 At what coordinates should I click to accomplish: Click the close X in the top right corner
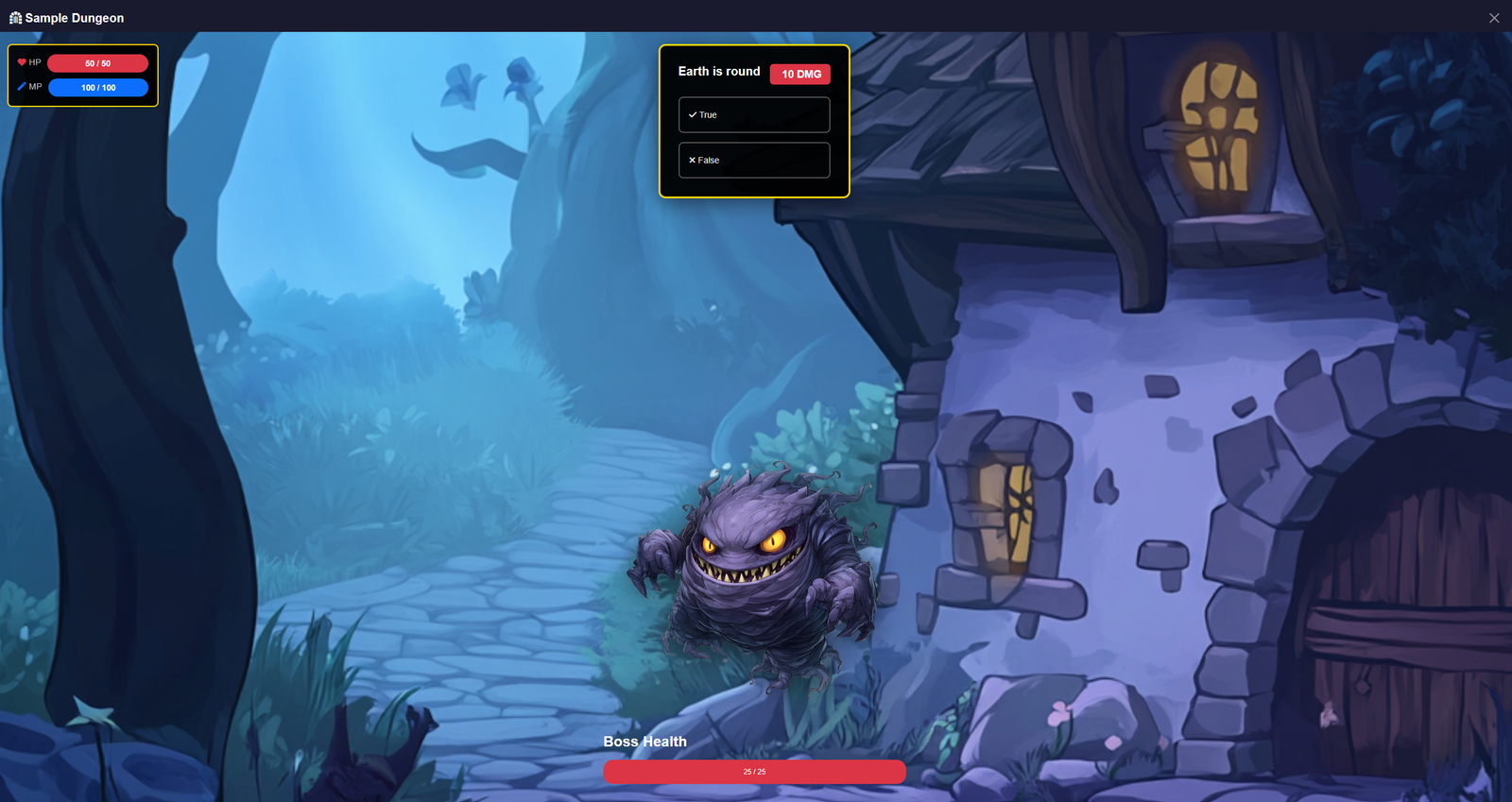[x=1493, y=17]
